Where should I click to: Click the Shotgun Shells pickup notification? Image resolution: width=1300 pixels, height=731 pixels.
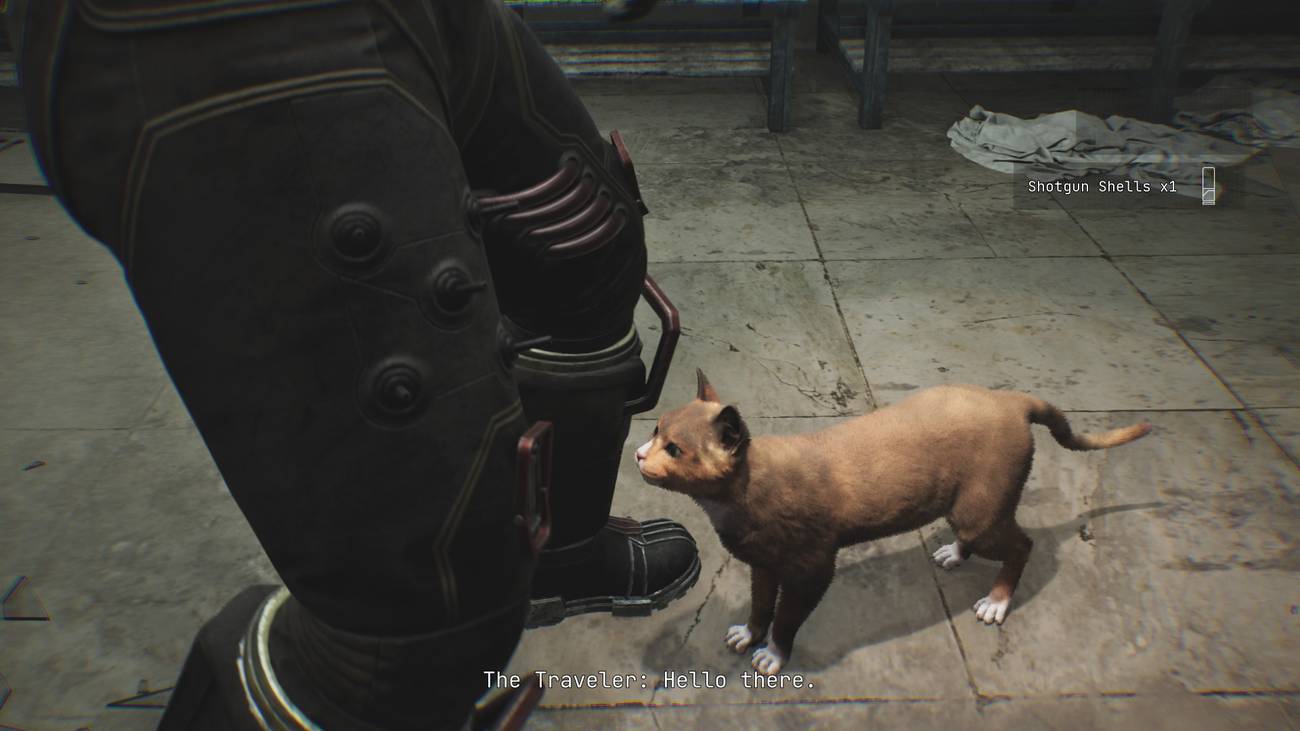click(x=1118, y=187)
